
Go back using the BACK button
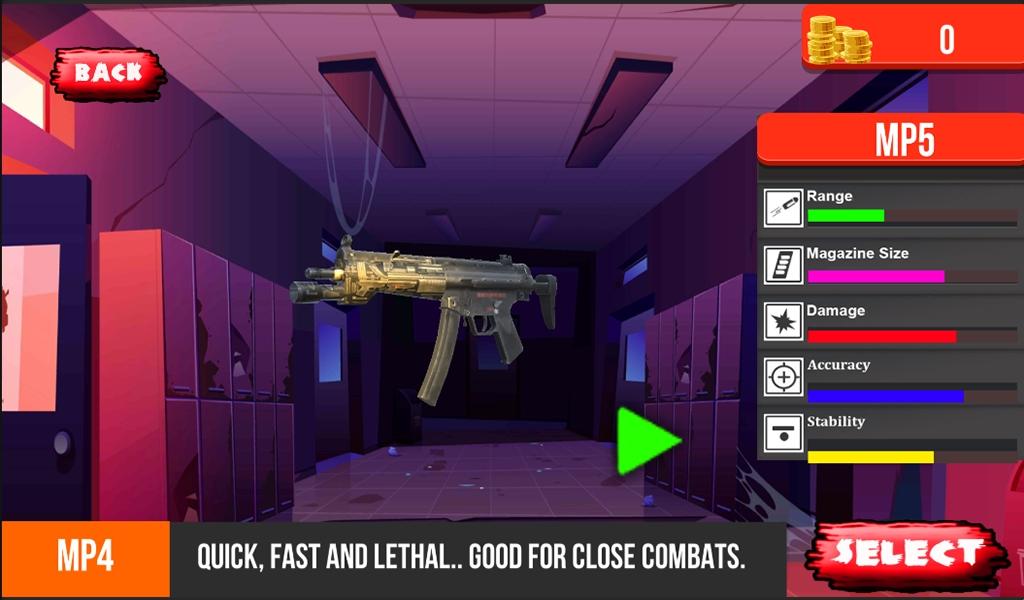[x=108, y=72]
